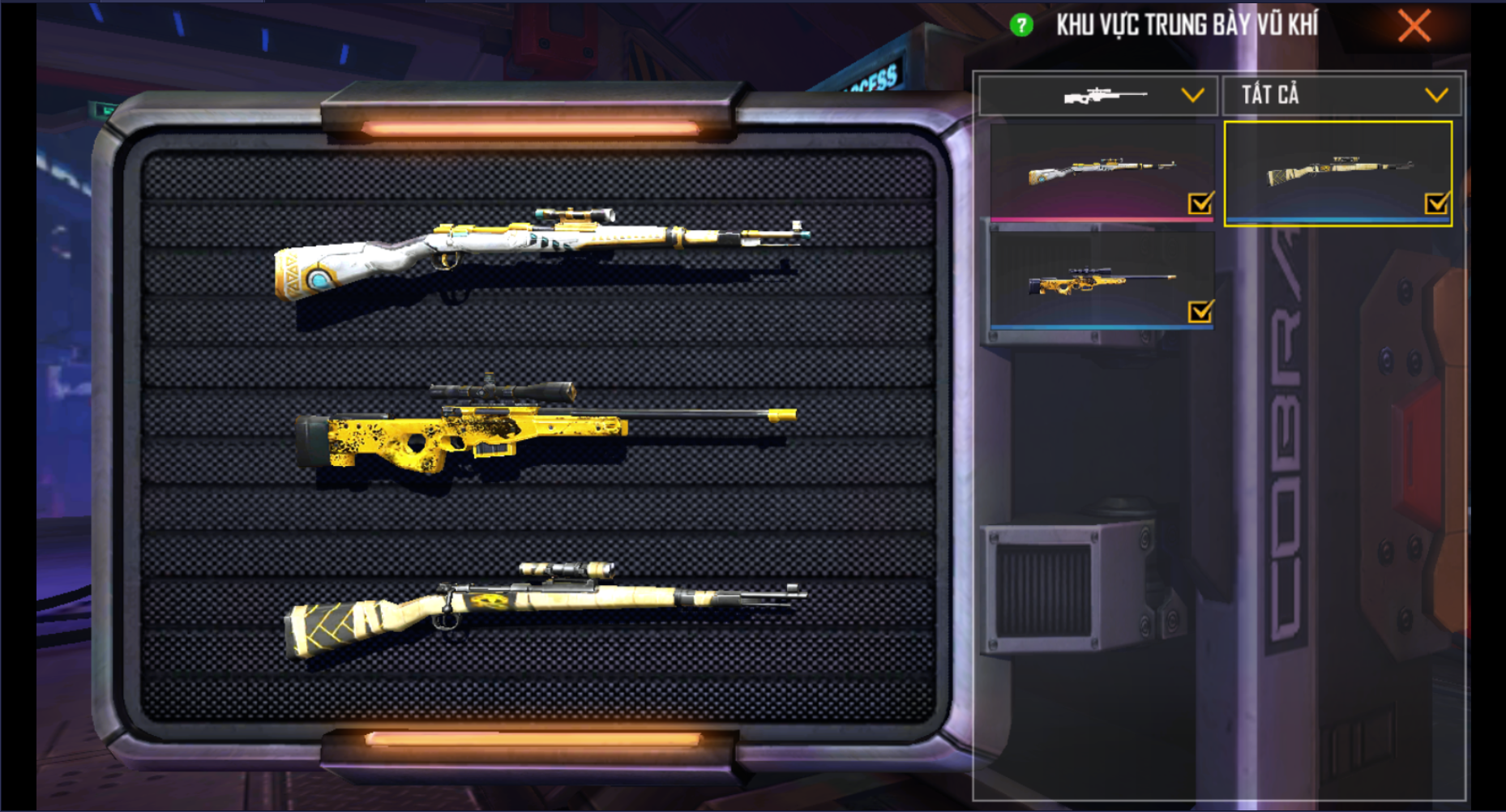Image resolution: width=1506 pixels, height=812 pixels.
Task: Uncheck the cream rifle skin checkbox
Action: (1436, 203)
